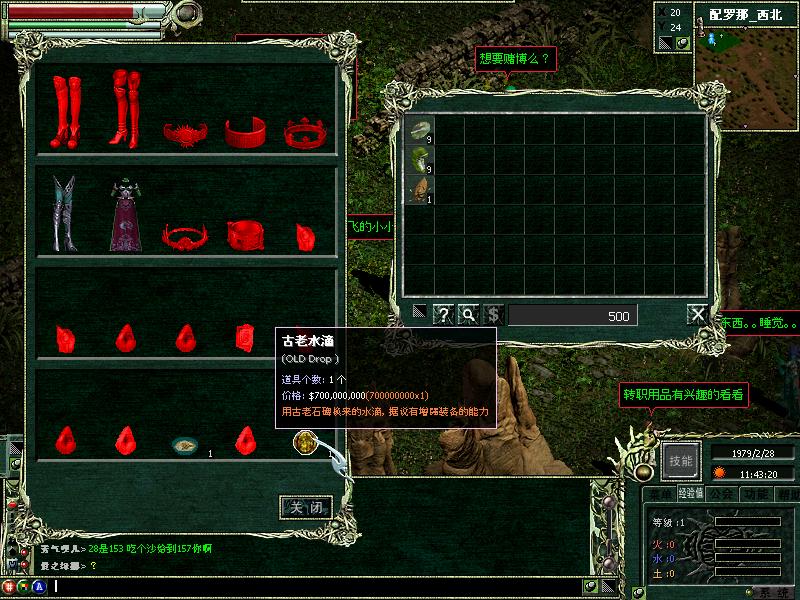
Task: Close the shop with the 关闭 button
Action: (x=305, y=507)
